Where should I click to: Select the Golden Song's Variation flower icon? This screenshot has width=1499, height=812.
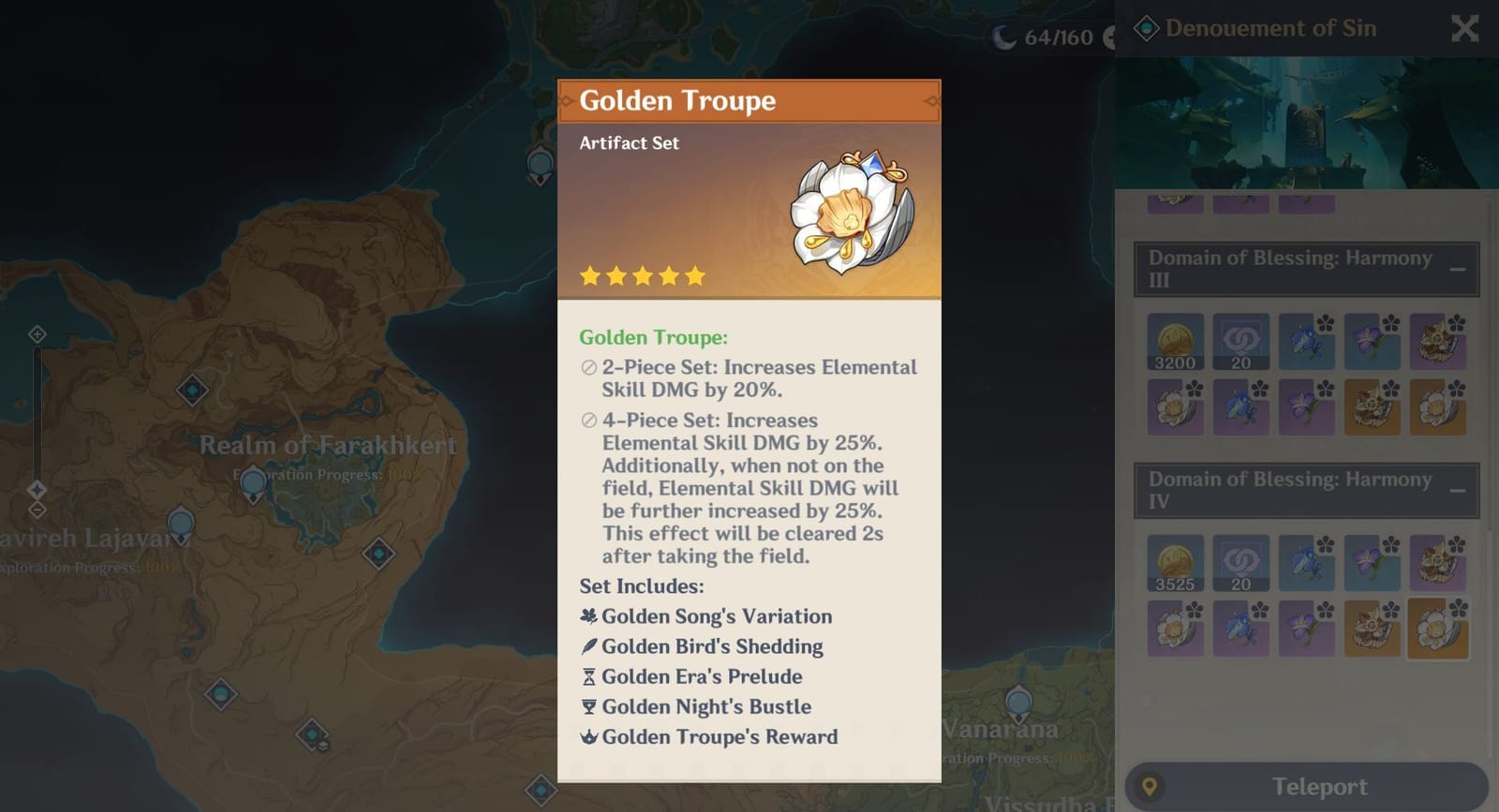coord(588,616)
